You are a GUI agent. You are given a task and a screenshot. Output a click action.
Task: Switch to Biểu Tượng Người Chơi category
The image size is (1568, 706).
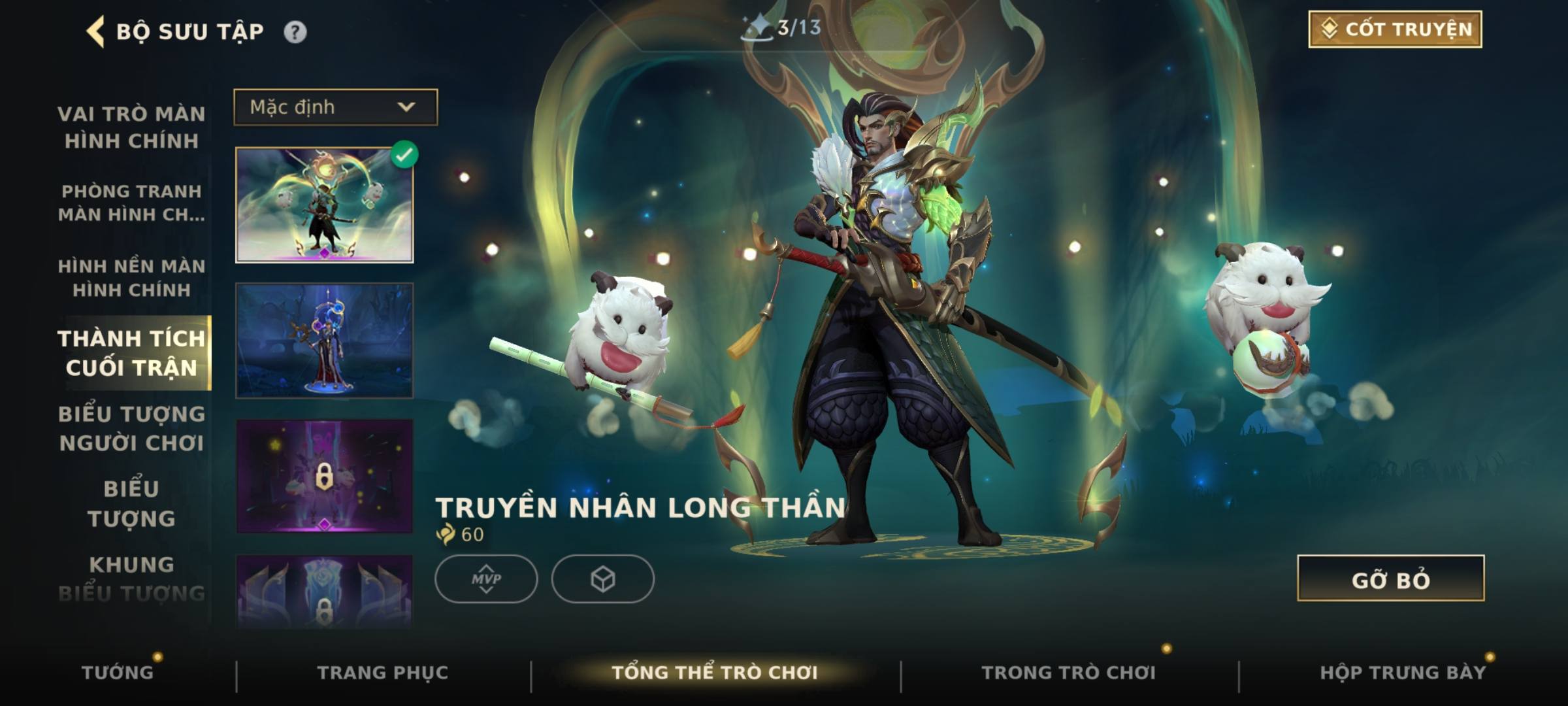(131, 428)
